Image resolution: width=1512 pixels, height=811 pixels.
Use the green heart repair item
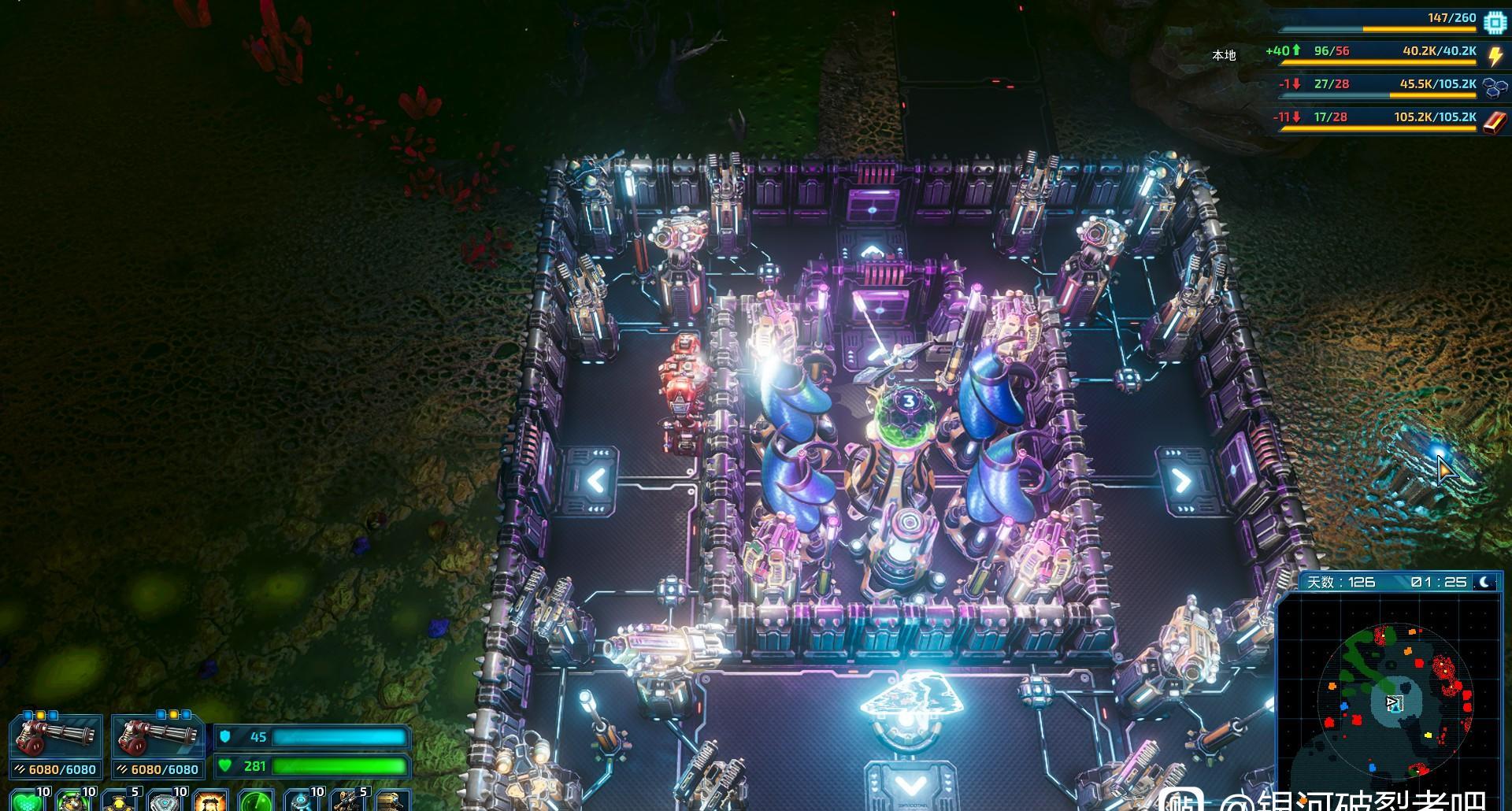point(27,800)
